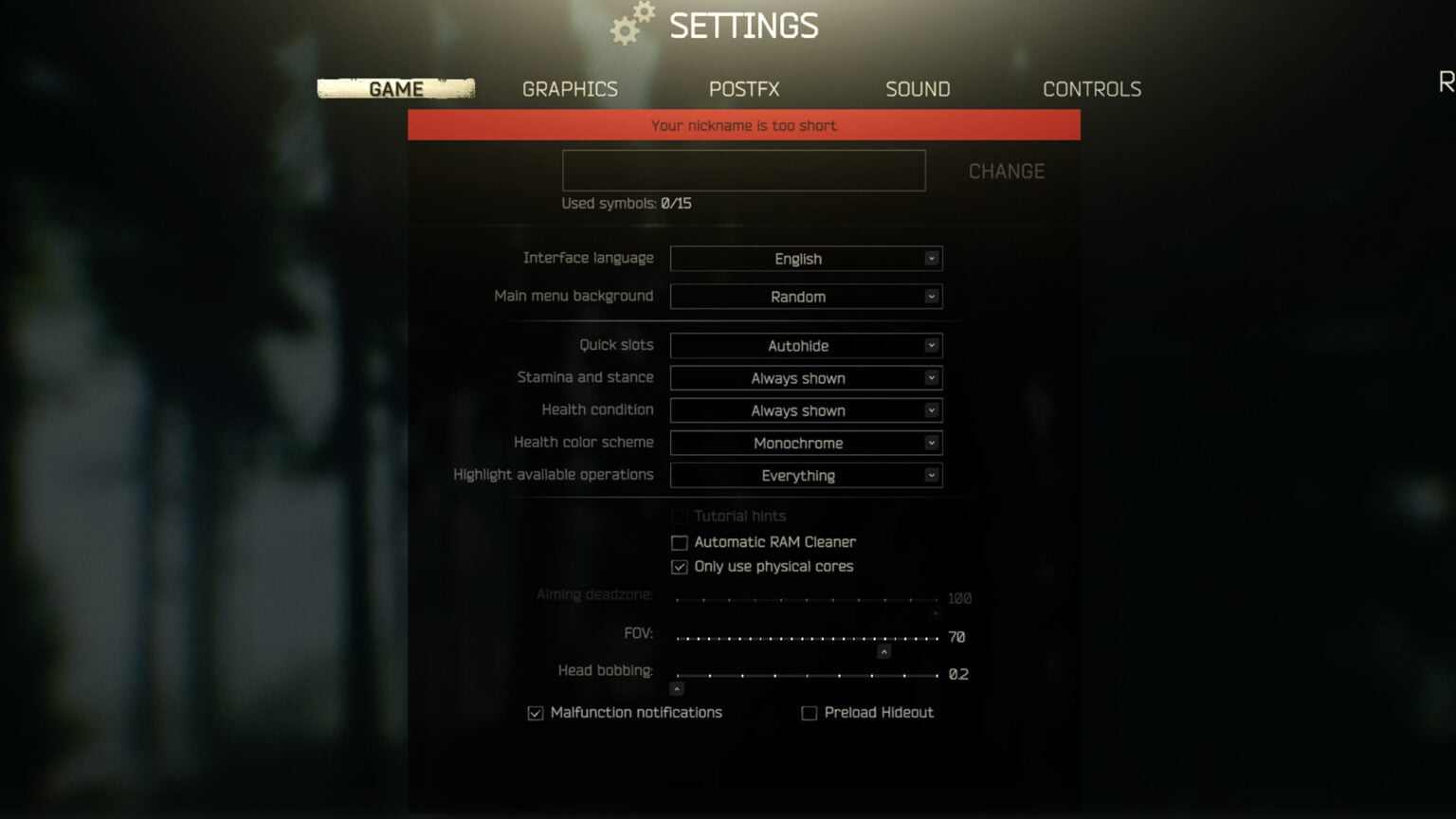
Task: Click the nickname input field
Action: click(x=743, y=170)
